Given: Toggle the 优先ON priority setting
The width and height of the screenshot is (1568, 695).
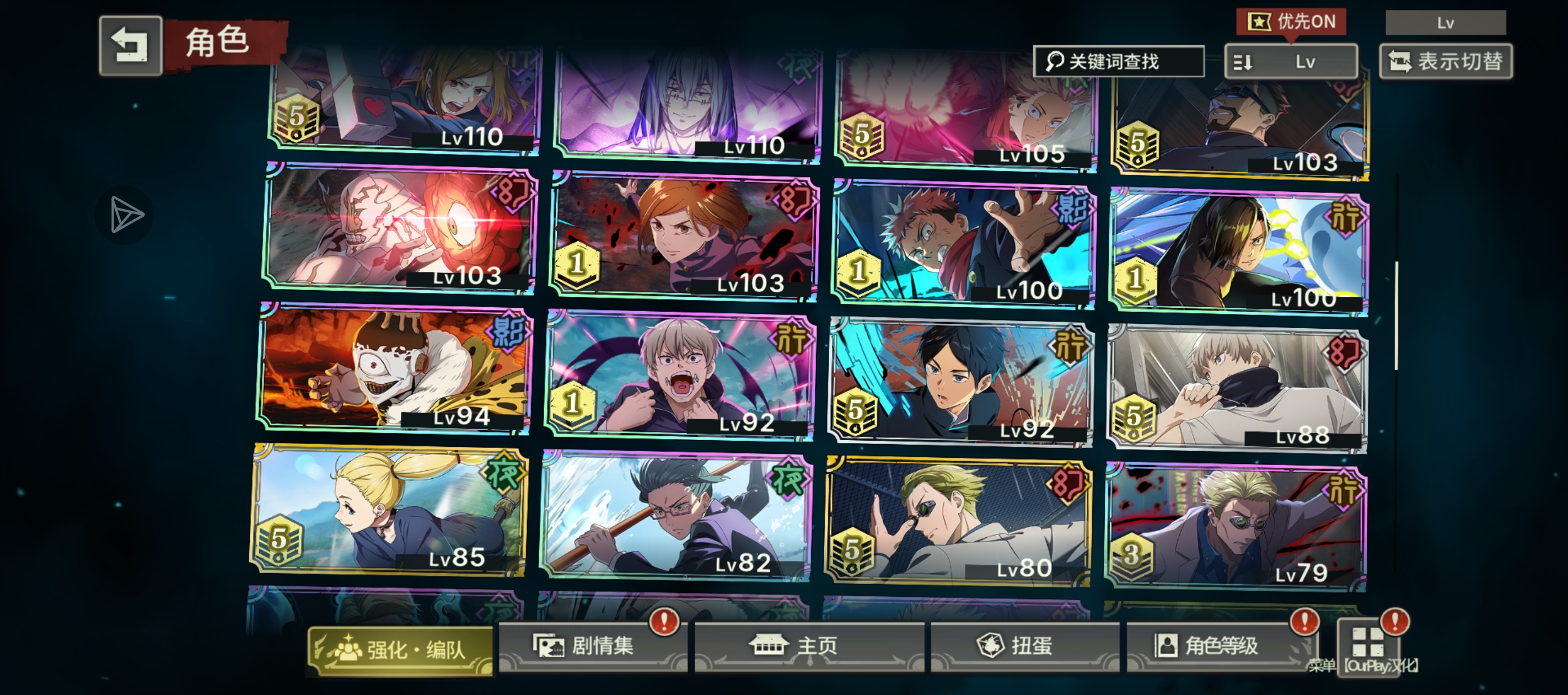Looking at the screenshot, I should pyautogui.click(x=1291, y=22).
